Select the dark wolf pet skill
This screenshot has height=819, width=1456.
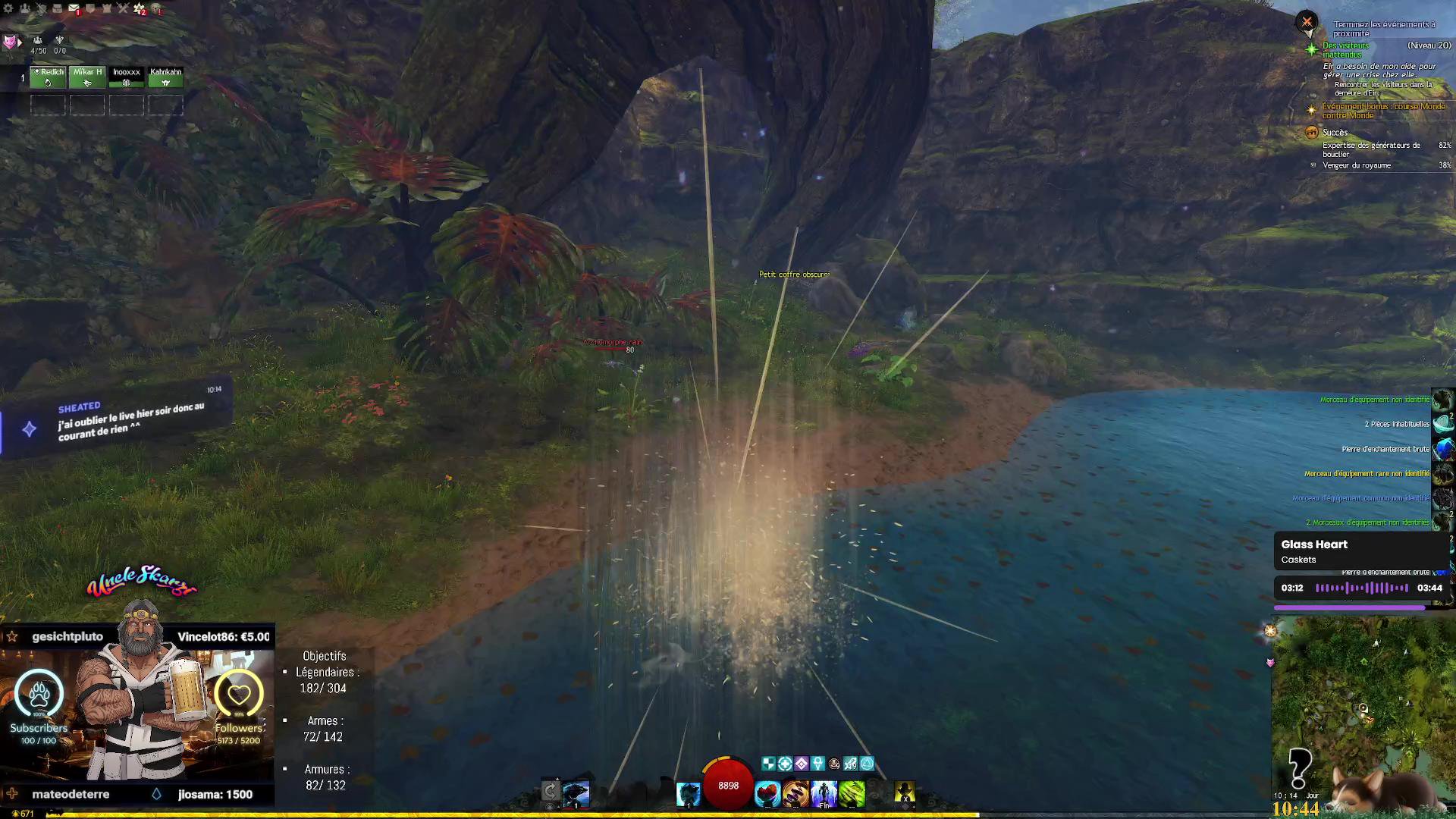(x=576, y=793)
